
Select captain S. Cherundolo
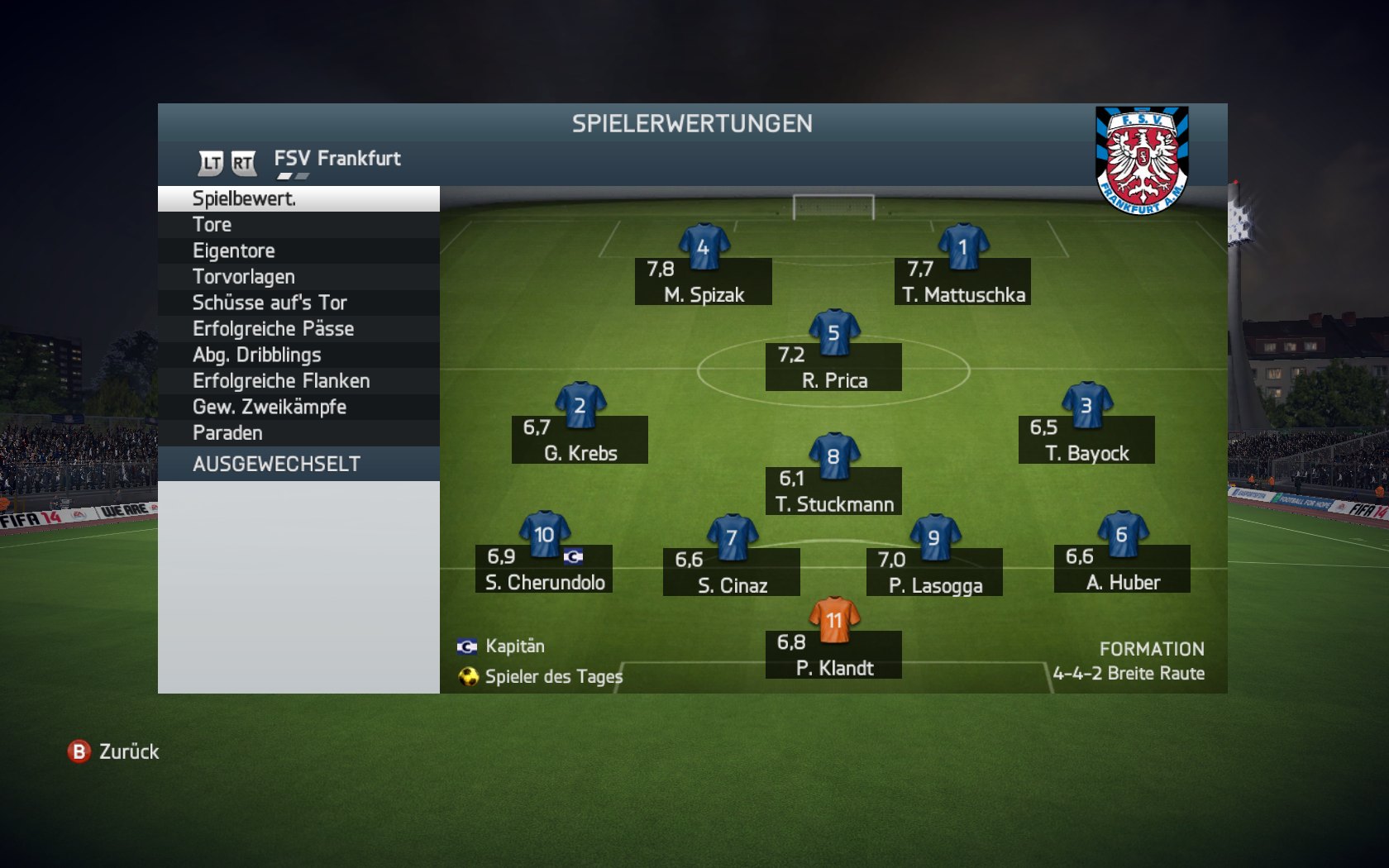pos(544,569)
